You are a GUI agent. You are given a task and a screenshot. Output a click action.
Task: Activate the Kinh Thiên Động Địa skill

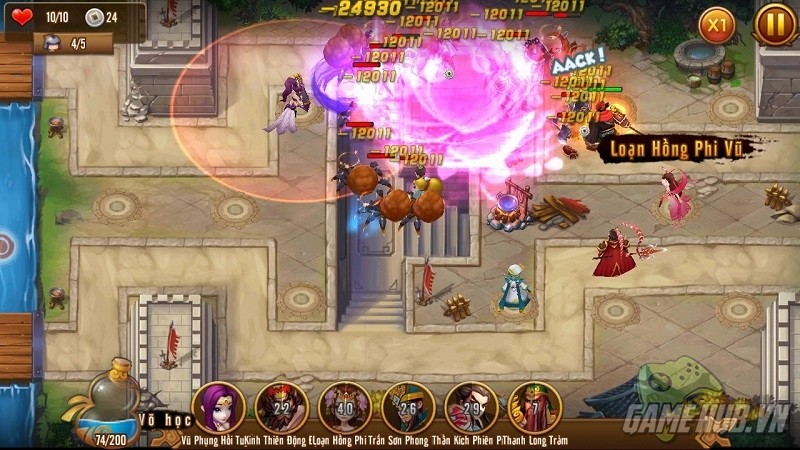point(281,406)
